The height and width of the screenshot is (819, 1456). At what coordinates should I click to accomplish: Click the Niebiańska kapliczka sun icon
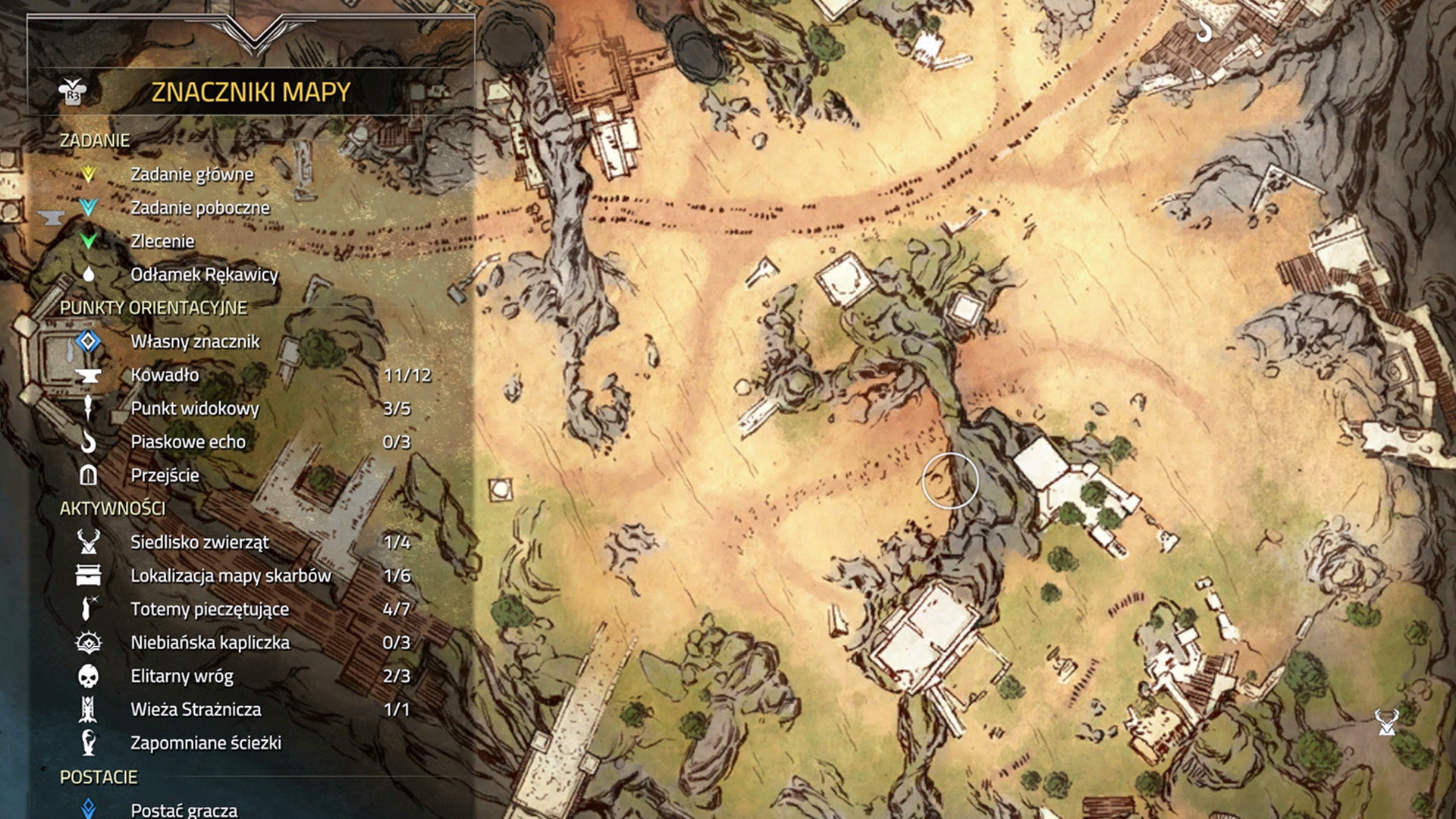tap(89, 642)
